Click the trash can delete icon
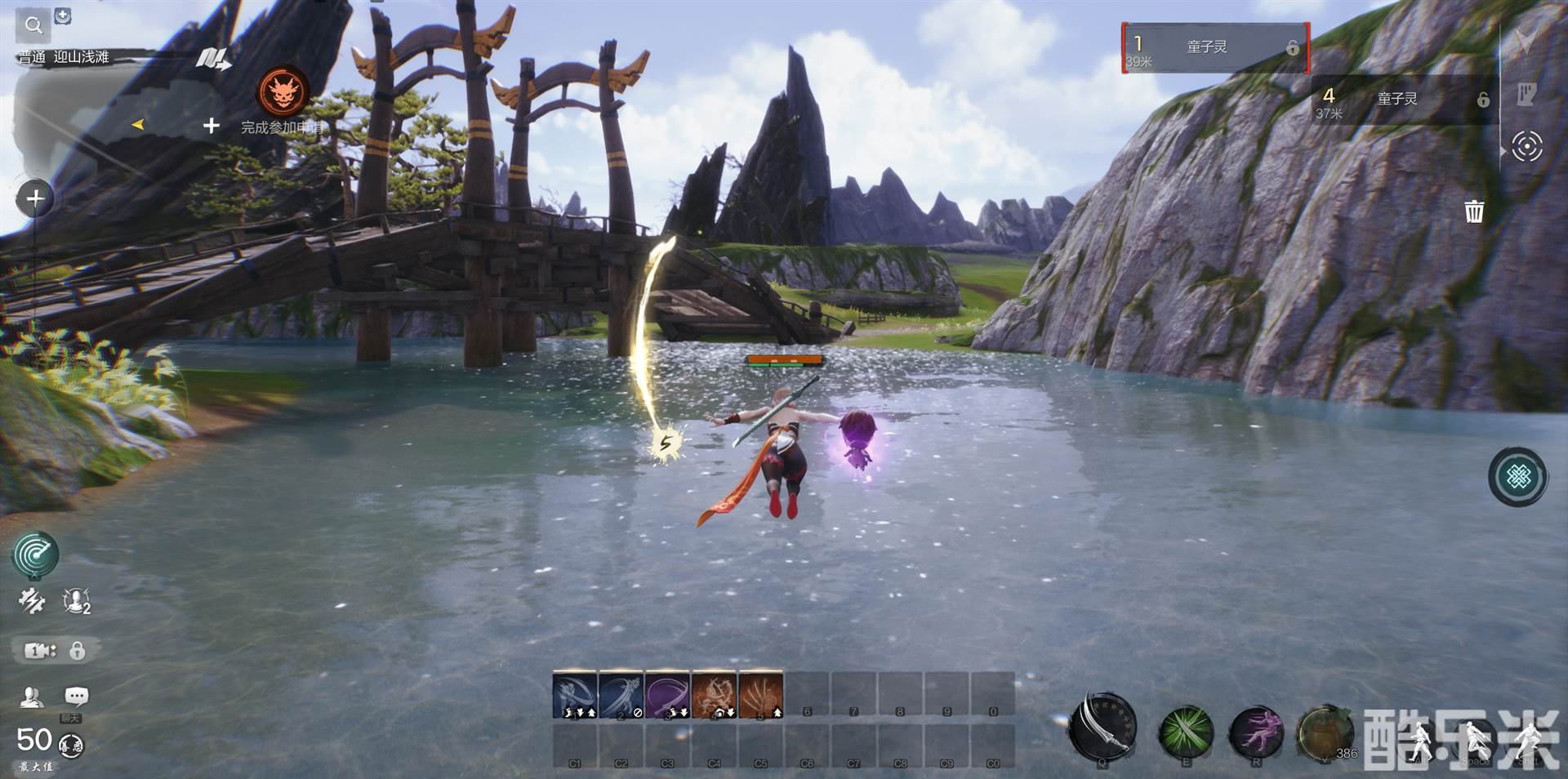Screen dimensions: 1568x779 pyautogui.click(x=1474, y=211)
